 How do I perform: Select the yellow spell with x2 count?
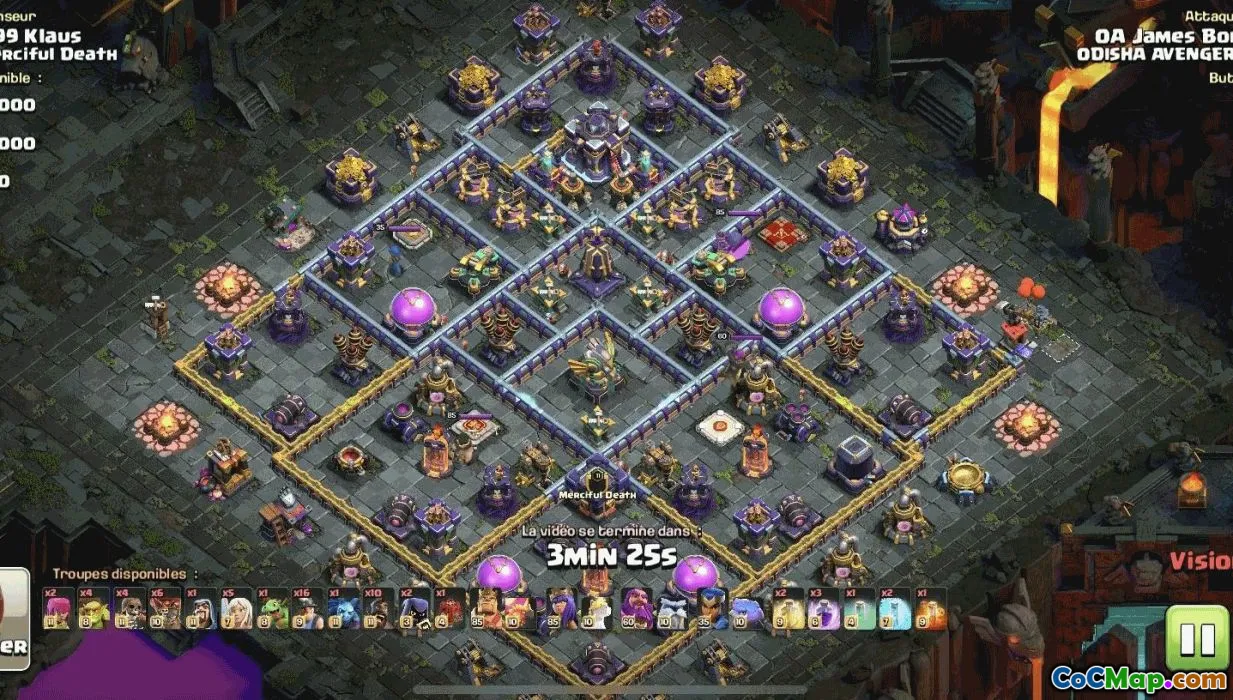(788, 609)
